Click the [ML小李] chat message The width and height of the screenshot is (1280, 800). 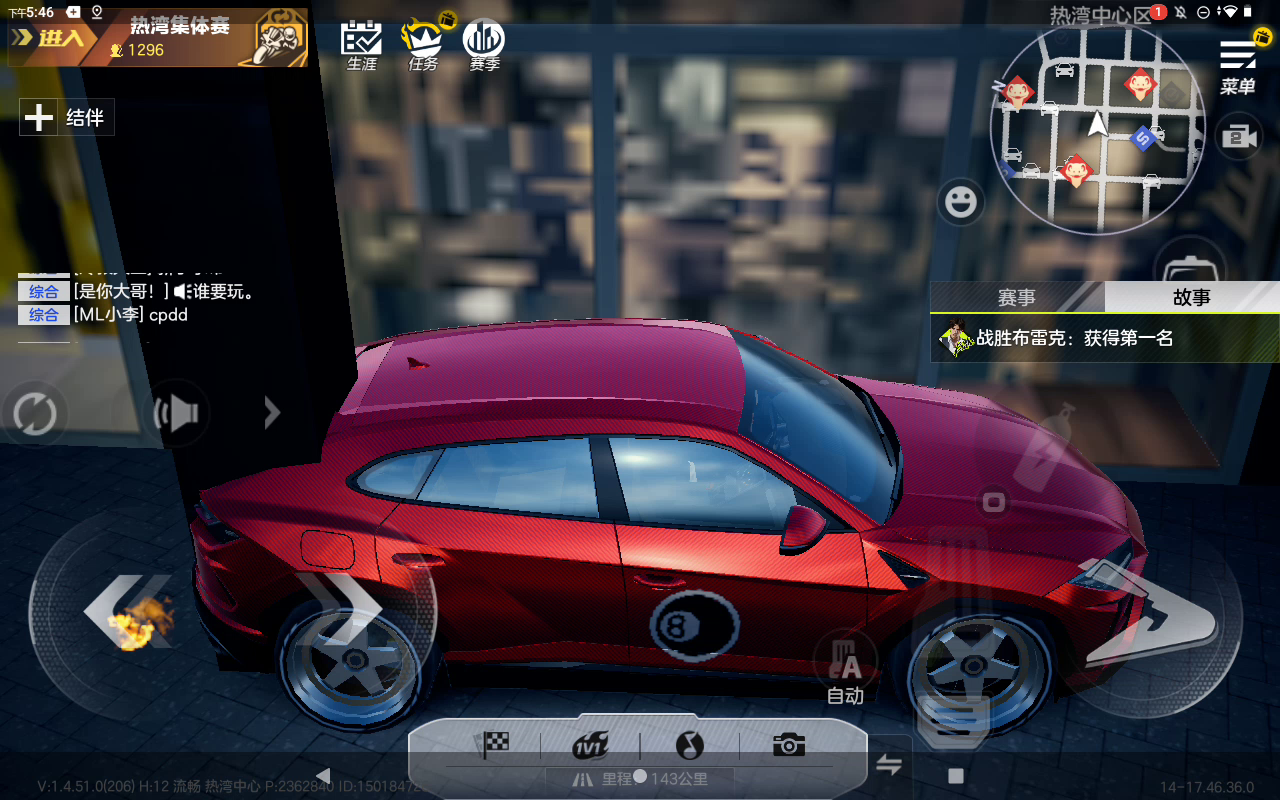coord(130,315)
